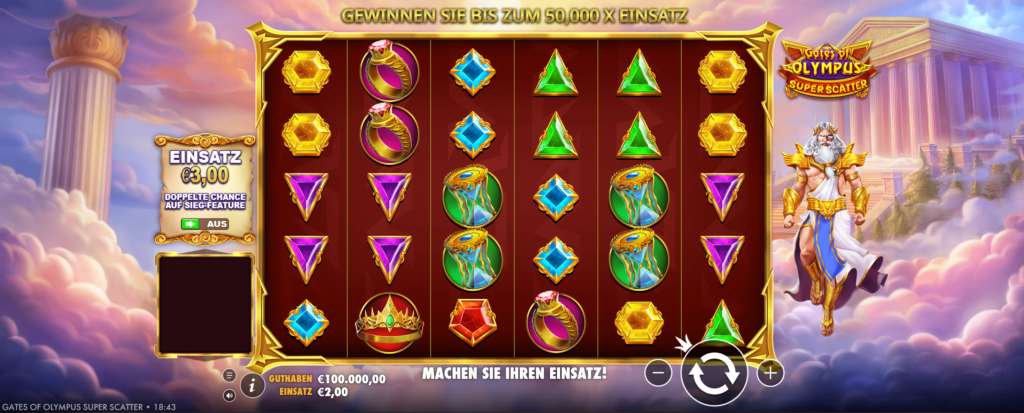Image resolution: width=1024 pixels, height=413 pixels.
Task: Increase the bet with the plus button
Action: coord(770,373)
